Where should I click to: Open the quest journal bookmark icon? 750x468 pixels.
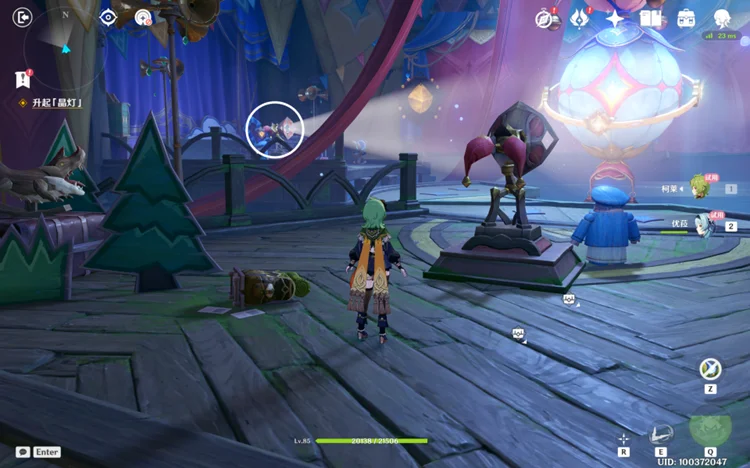(22, 79)
